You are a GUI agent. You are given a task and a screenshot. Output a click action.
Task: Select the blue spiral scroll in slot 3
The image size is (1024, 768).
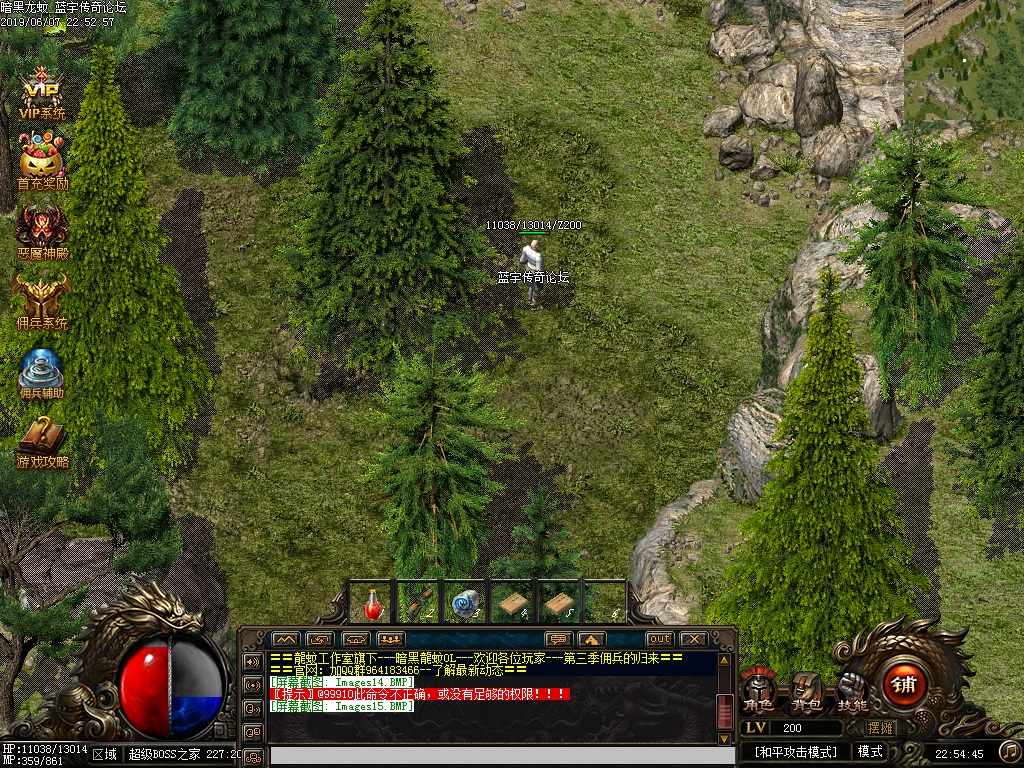pyautogui.click(x=464, y=603)
